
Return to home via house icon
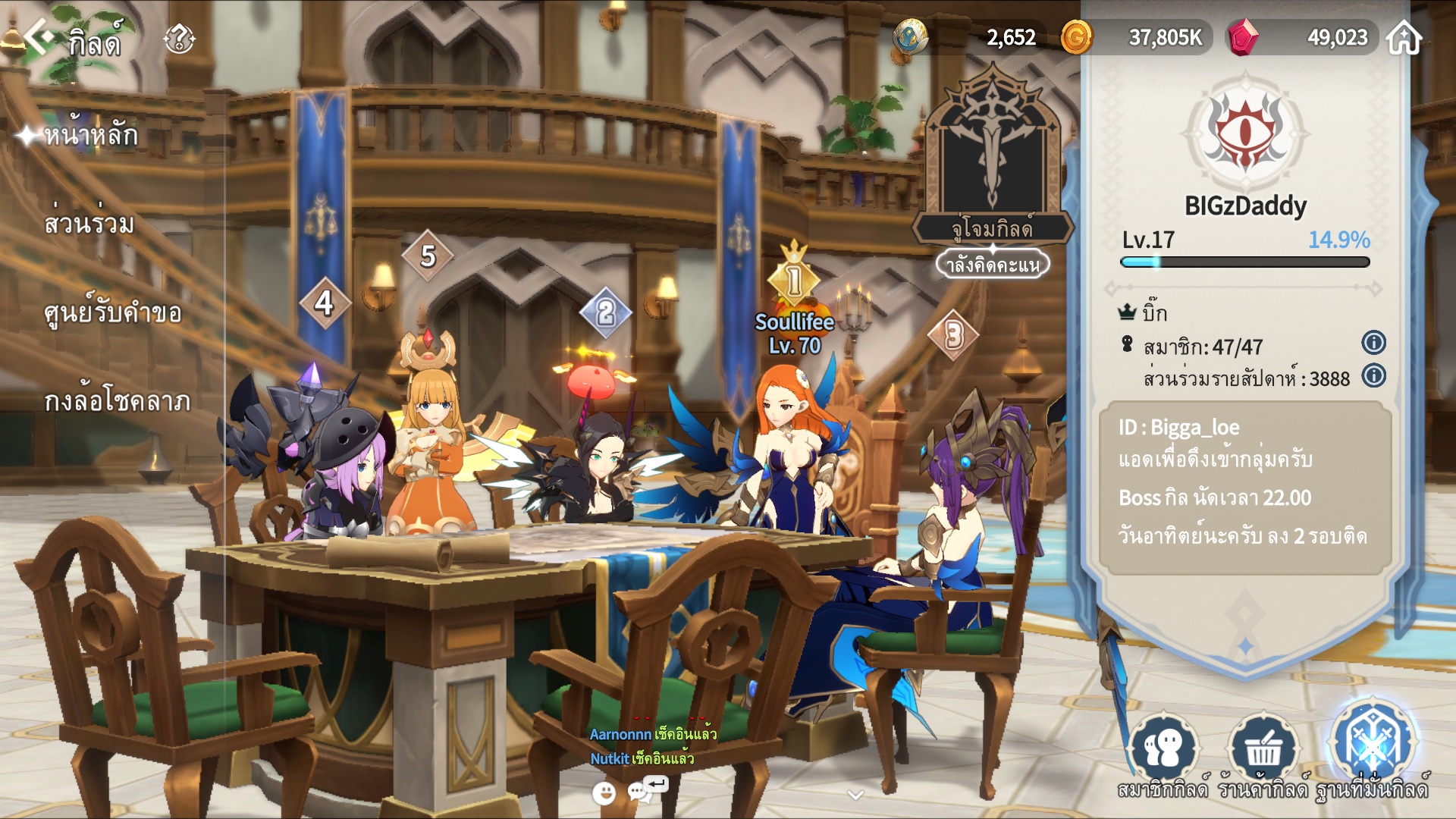click(x=1404, y=37)
